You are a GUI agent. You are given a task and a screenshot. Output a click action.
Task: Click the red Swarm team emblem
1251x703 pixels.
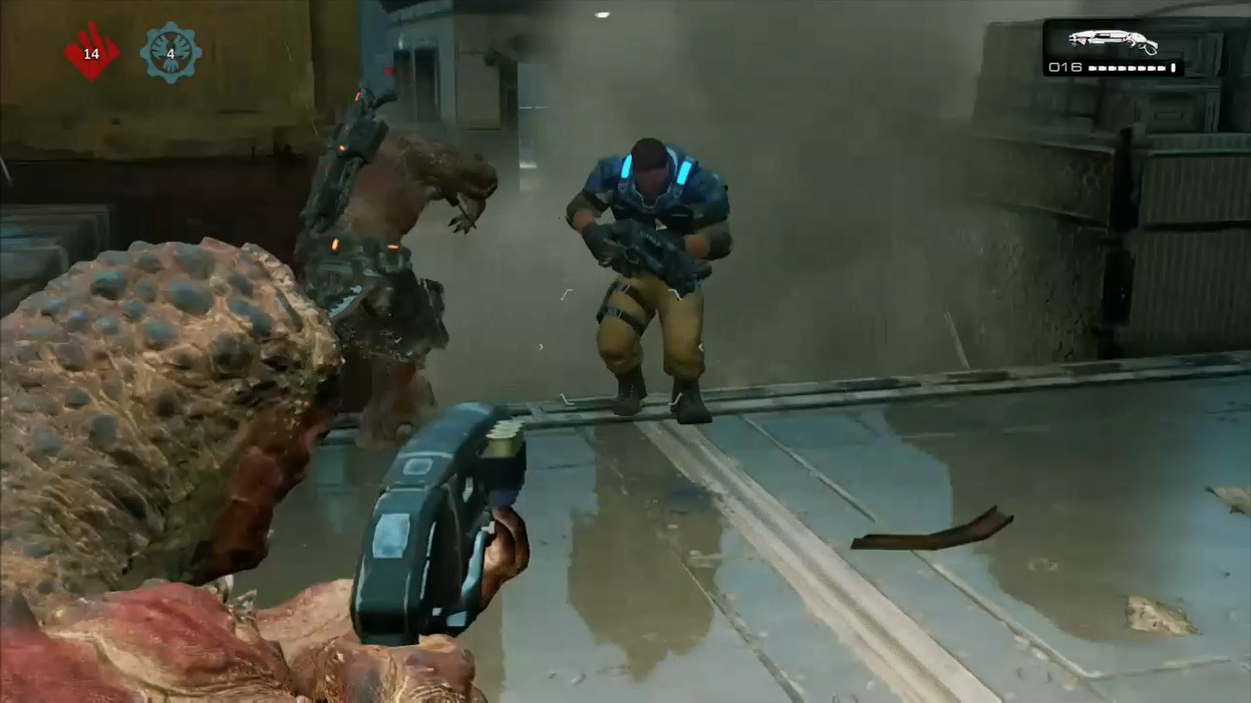pos(91,52)
